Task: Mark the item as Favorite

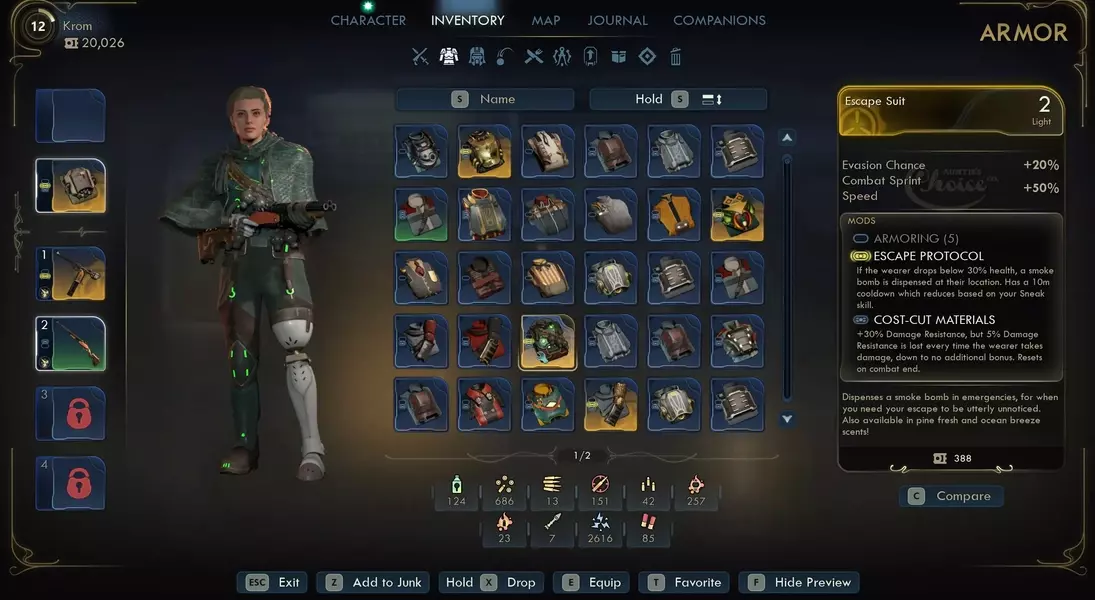Action: tap(685, 582)
